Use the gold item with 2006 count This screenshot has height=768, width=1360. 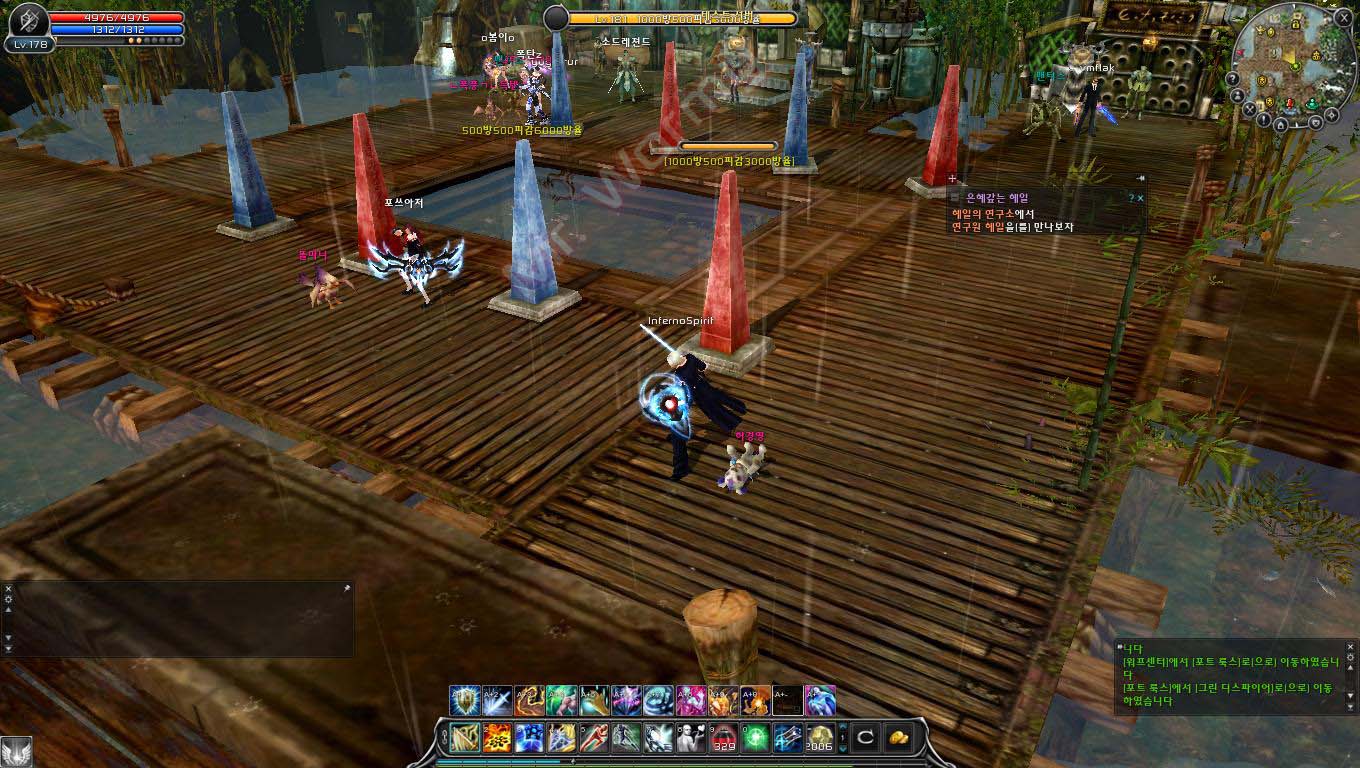pos(820,738)
